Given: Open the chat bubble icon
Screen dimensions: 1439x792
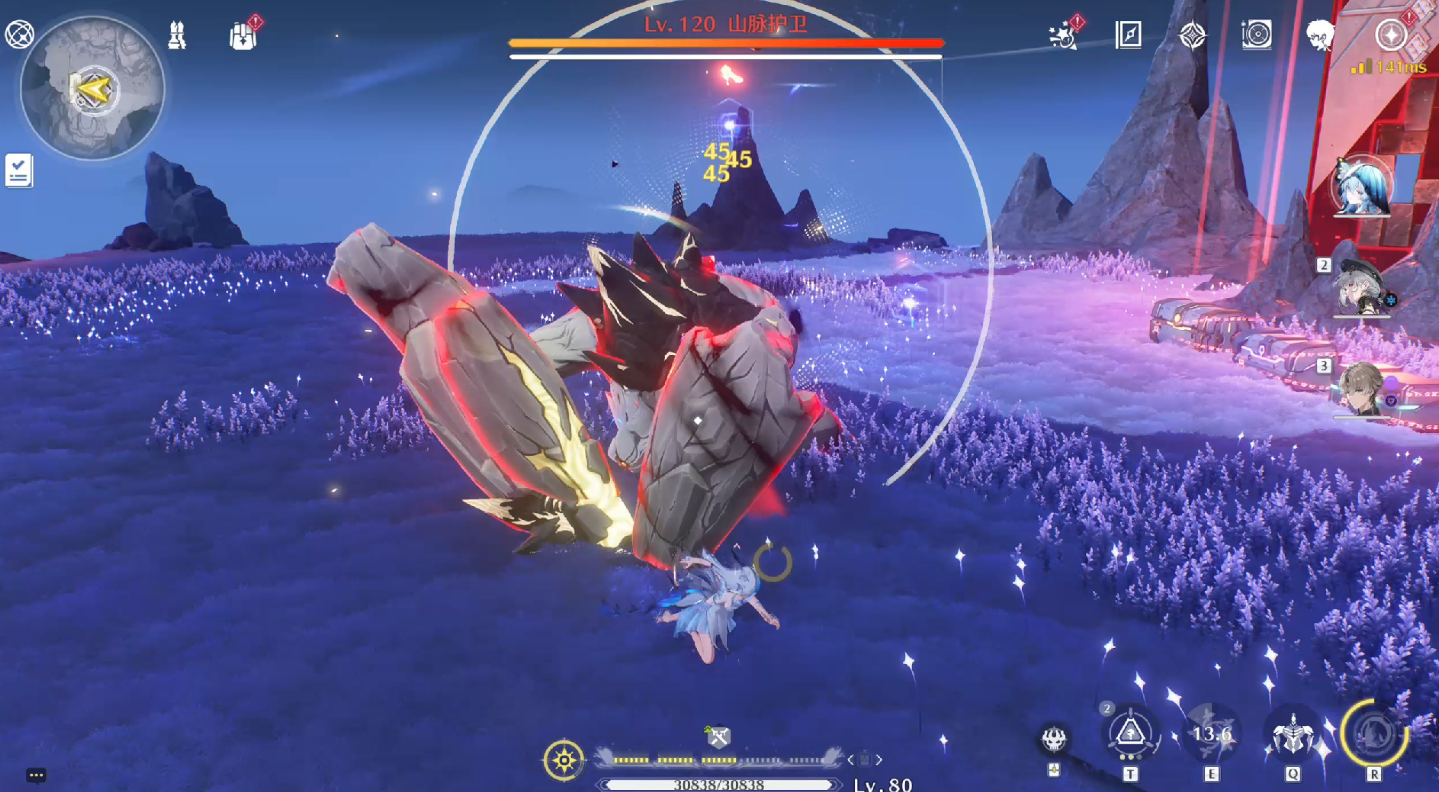Looking at the screenshot, I should tap(36, 775).
